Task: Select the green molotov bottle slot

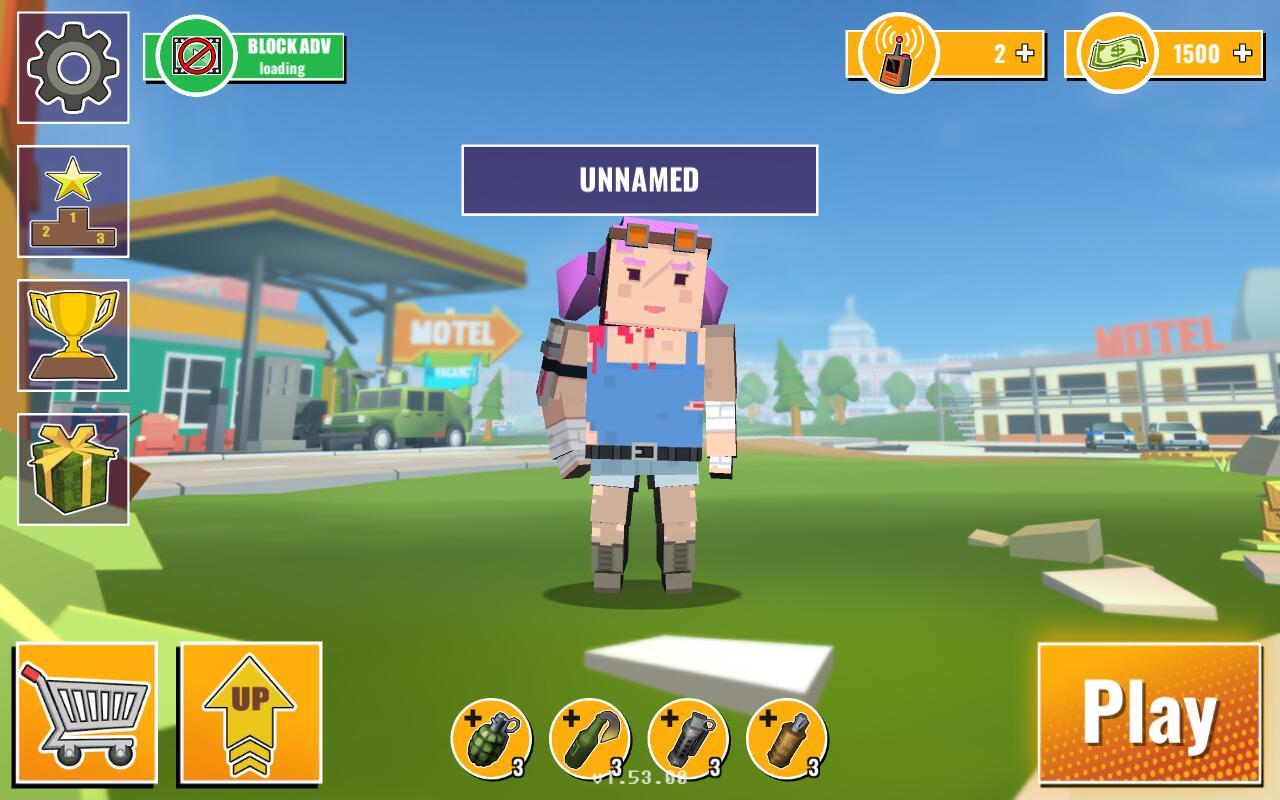Action: coord(589,739)
